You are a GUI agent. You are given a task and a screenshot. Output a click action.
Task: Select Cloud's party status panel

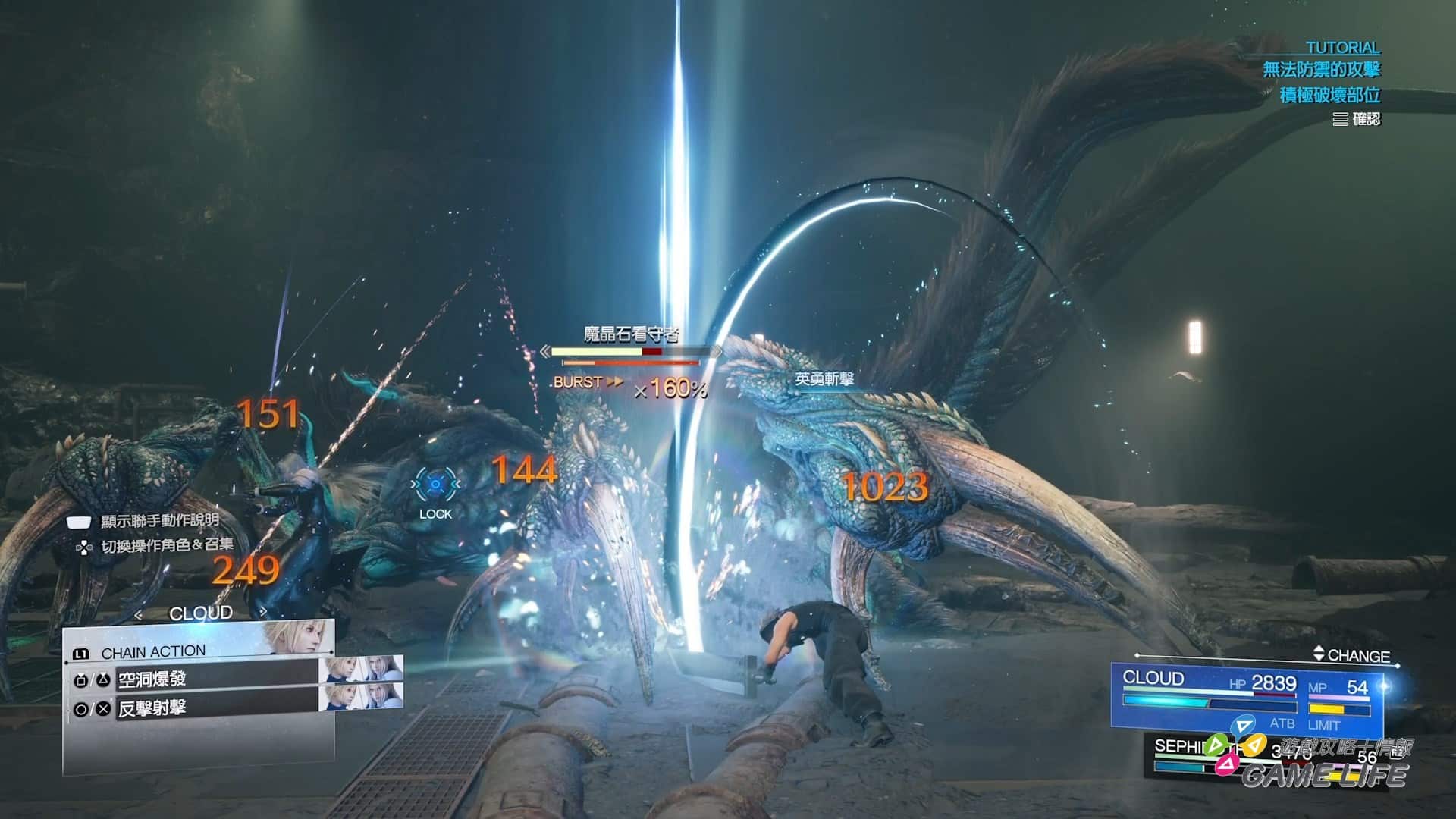(x=1247, y=694)
